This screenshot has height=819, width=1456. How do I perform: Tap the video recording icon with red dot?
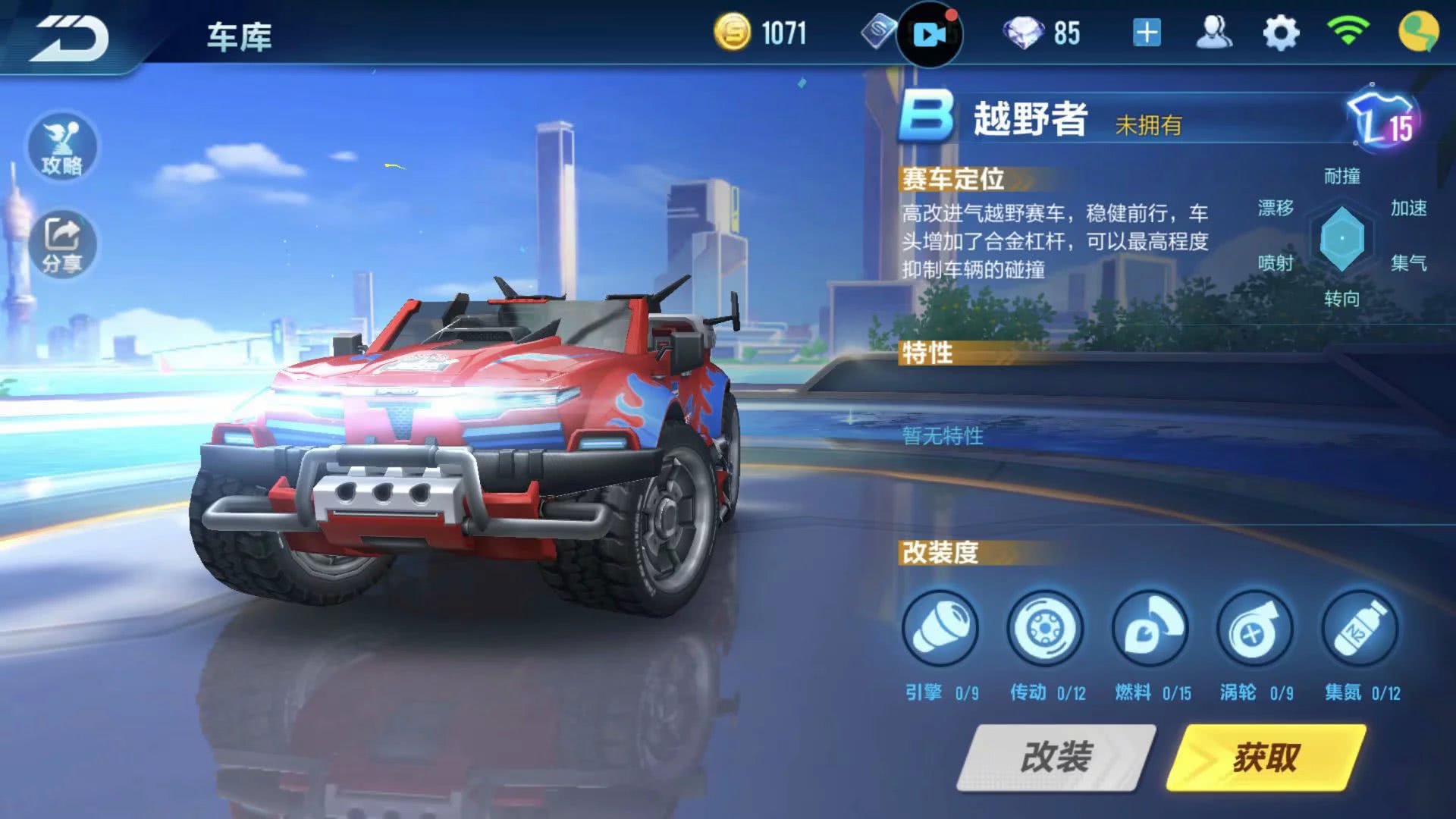click(930, 33)
